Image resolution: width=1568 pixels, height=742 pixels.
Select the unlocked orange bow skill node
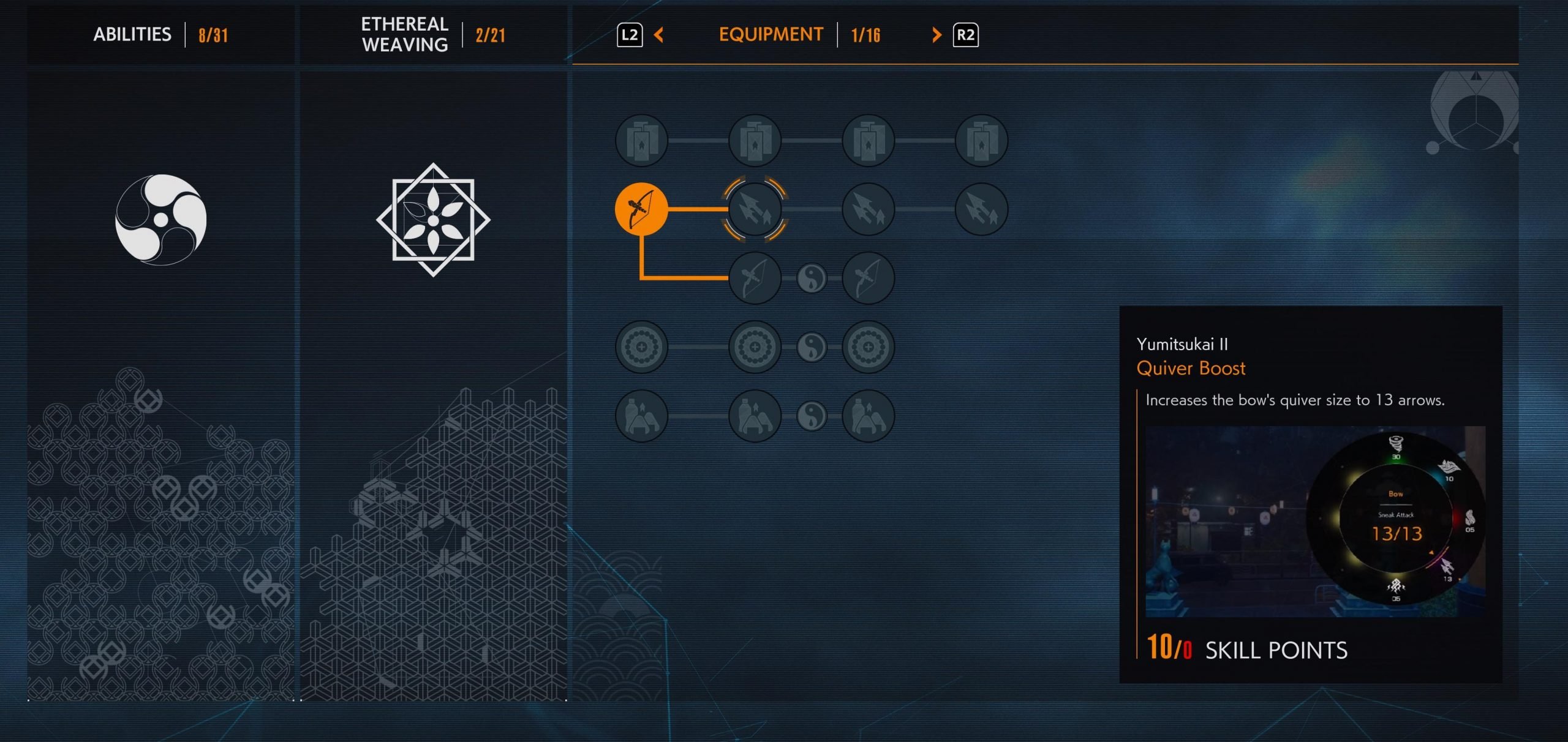(x=641, y=209)
